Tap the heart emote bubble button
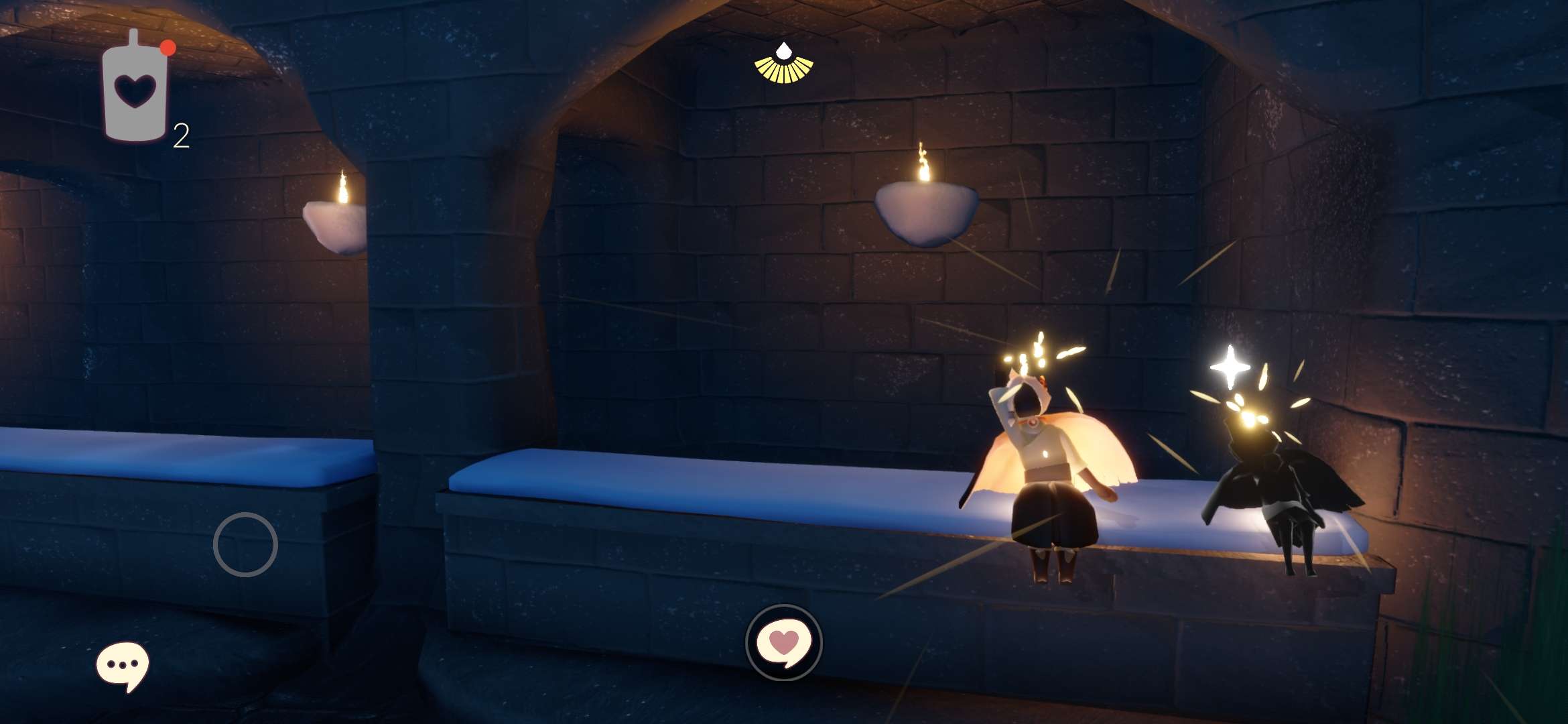1568x724 pixels. coord(783,642)
